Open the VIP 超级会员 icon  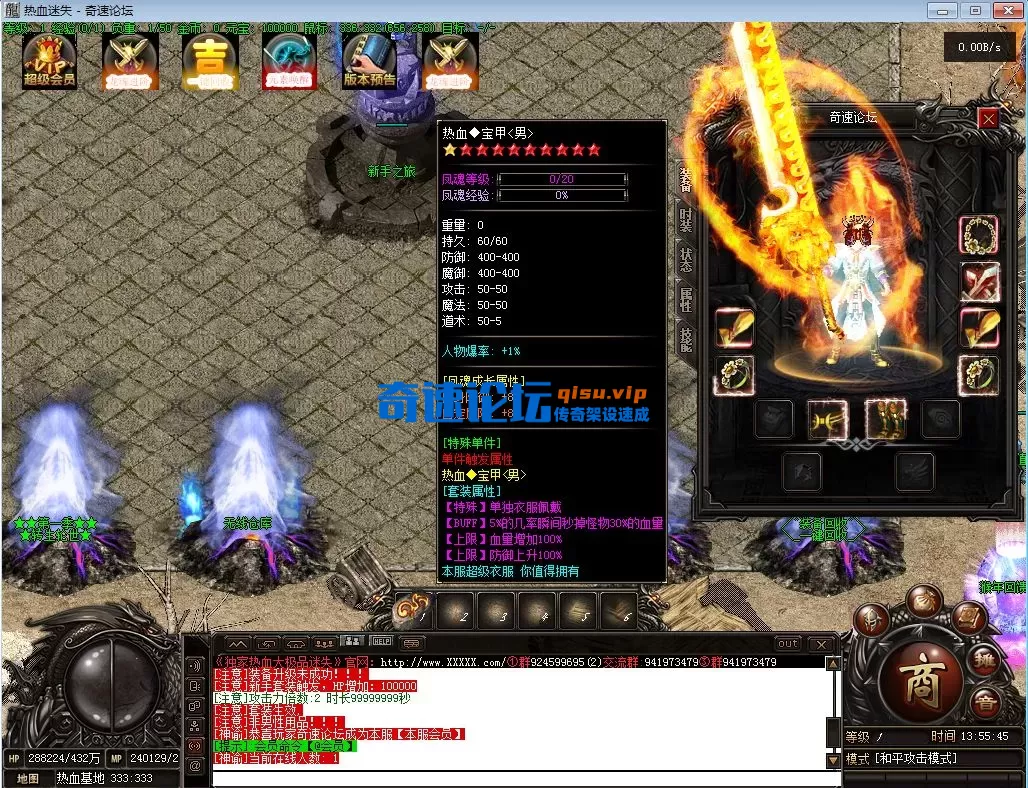50,61
